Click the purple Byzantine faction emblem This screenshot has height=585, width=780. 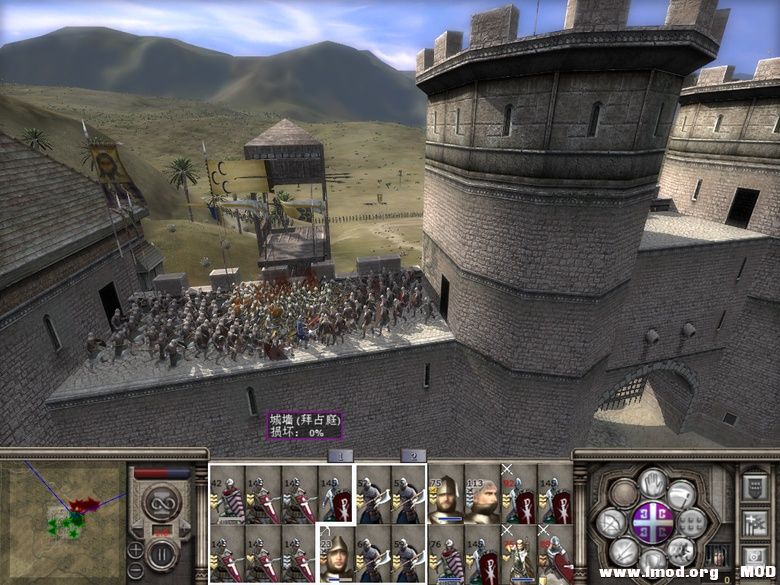tap(651, 522)
